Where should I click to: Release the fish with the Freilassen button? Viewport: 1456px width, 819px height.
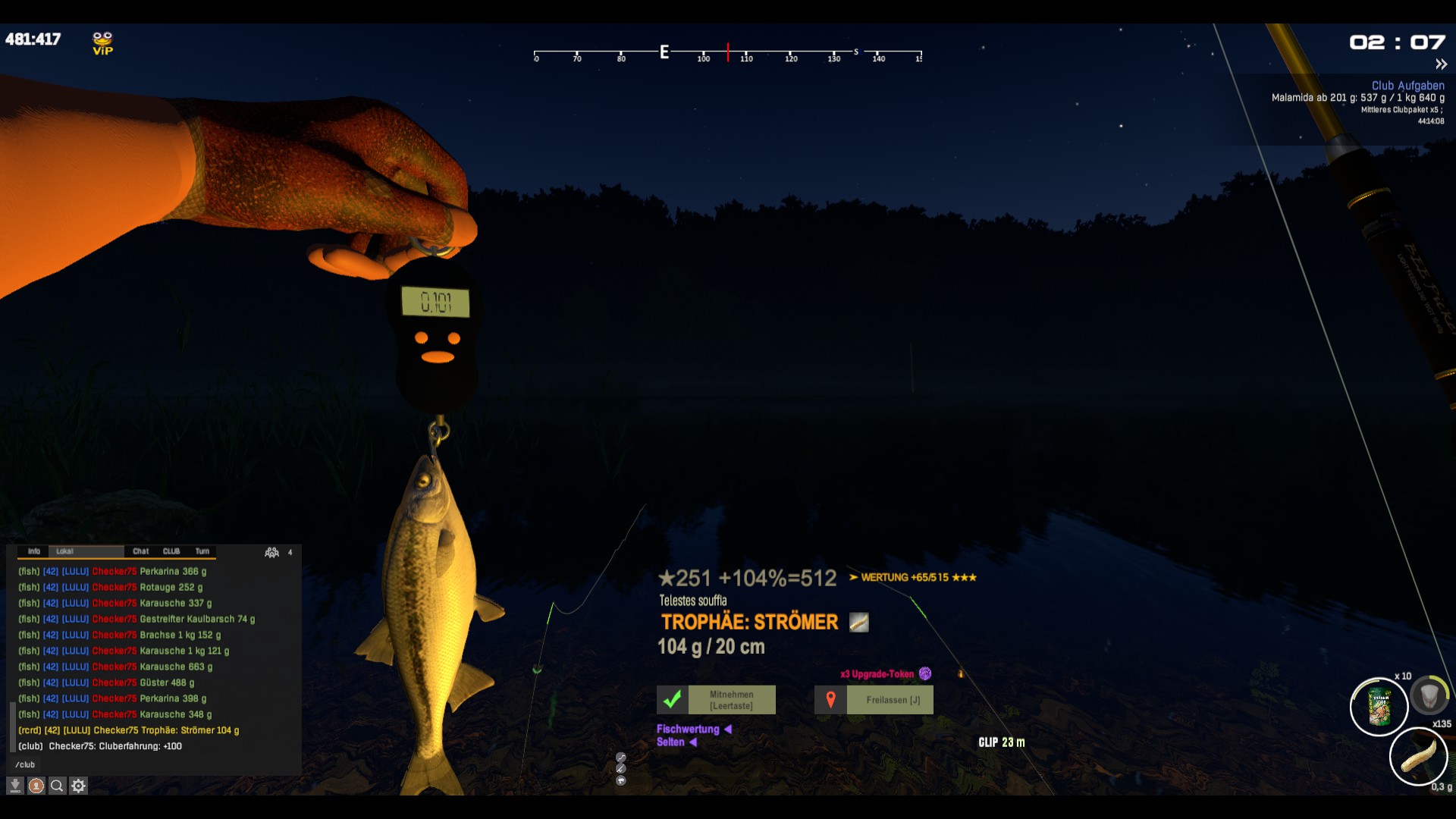(874, 700)
